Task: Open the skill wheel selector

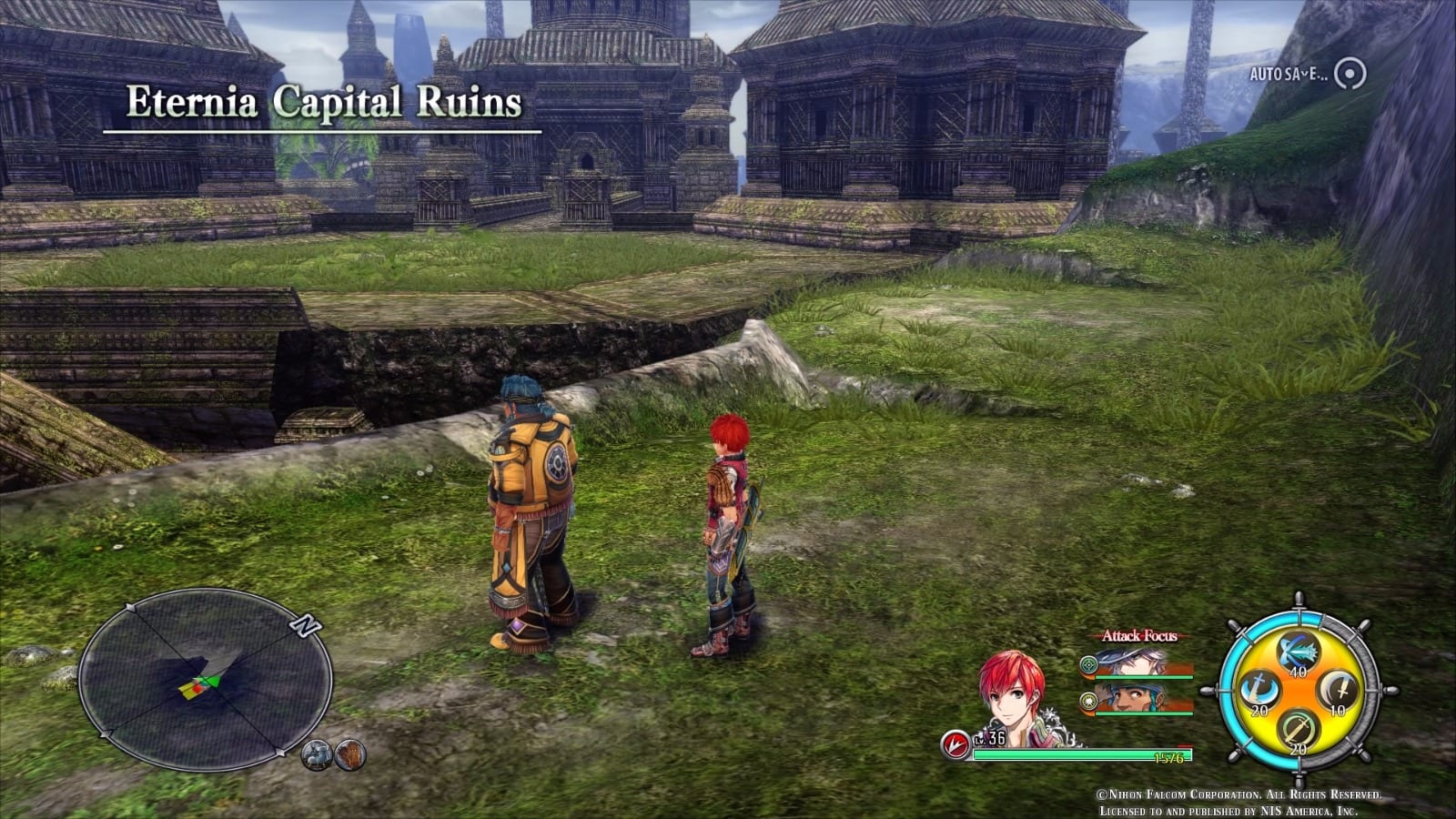Action: click(1299, 692)
